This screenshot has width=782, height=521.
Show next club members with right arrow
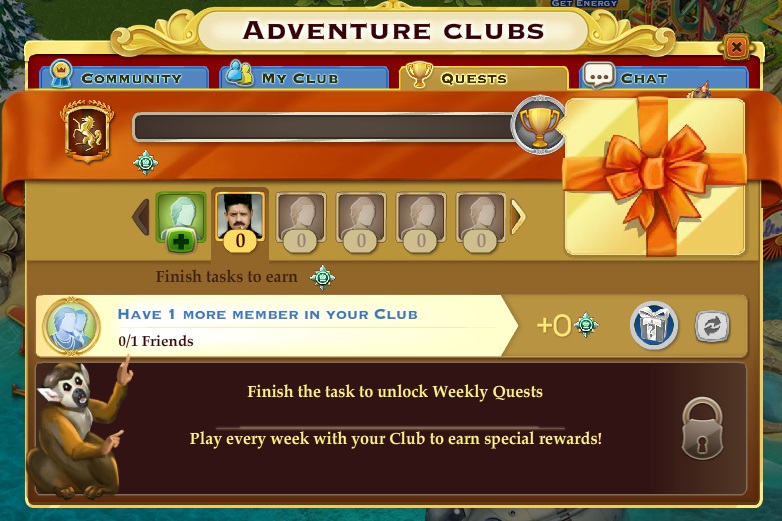518,217
